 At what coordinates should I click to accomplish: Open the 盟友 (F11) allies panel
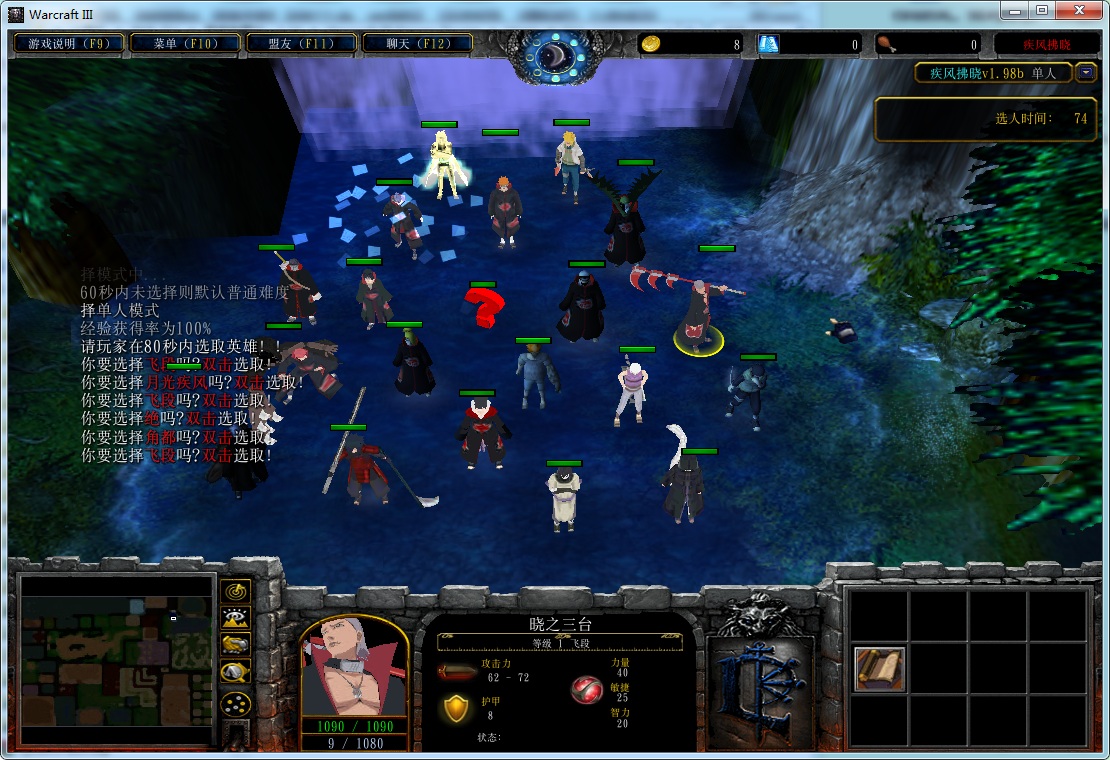(301, 43)
